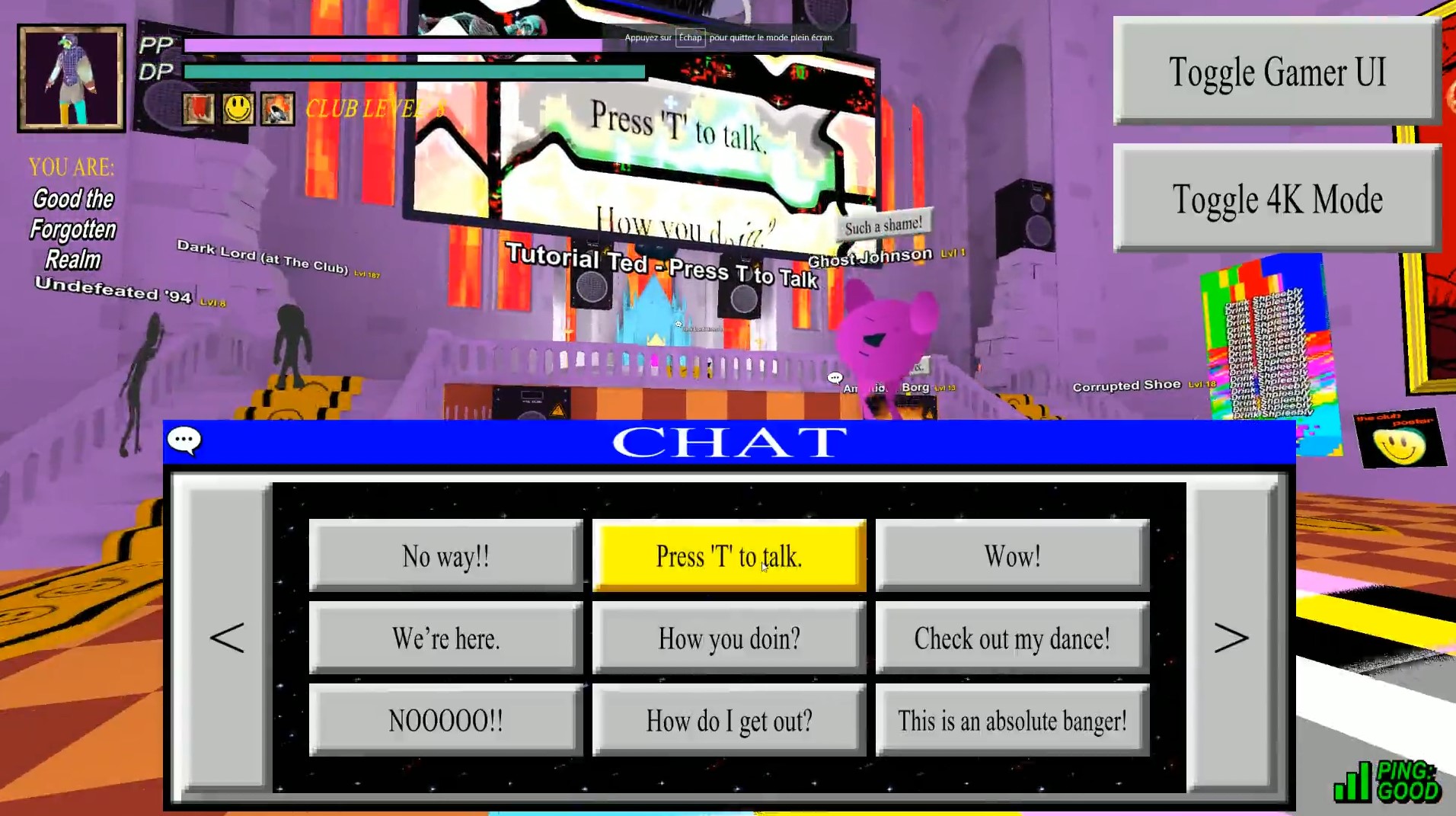Viewport: 1456px width, 816px height.
Task: Toggle Gamer UI
Action: (1276, 72)
